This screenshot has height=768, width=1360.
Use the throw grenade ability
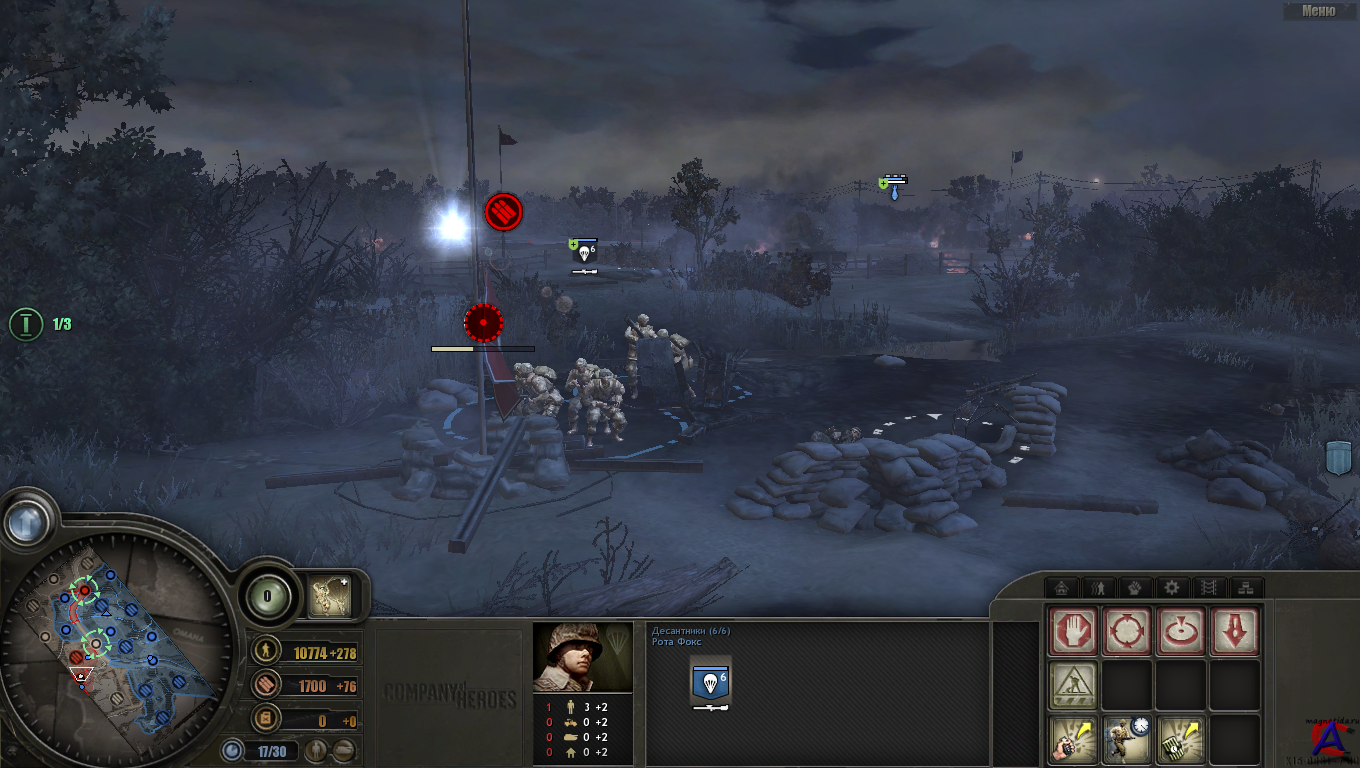coord(1074,739)
